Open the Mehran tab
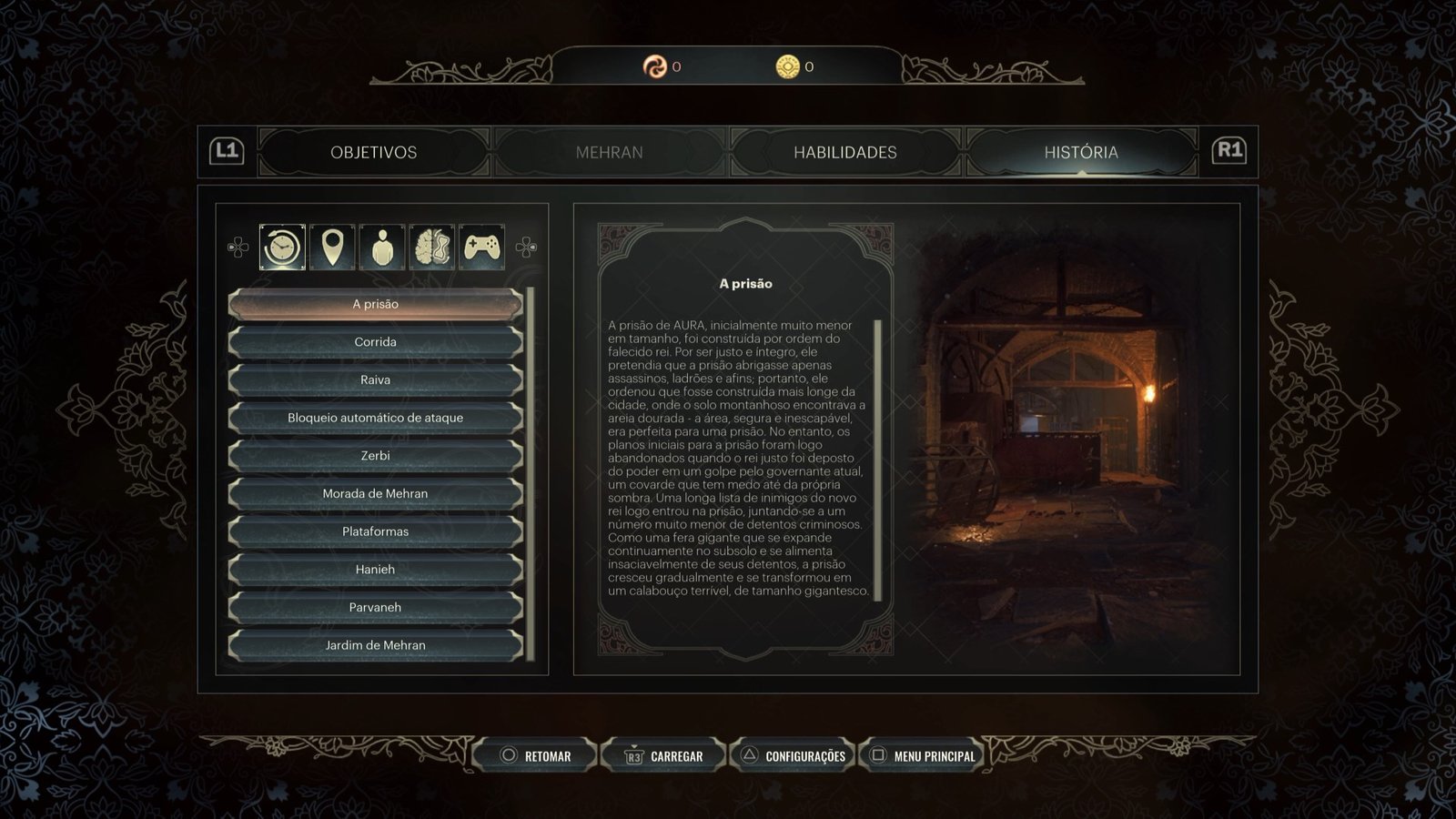Image resolution: width=1456 pixels, height=819 pixels. [x=609, y=152]
